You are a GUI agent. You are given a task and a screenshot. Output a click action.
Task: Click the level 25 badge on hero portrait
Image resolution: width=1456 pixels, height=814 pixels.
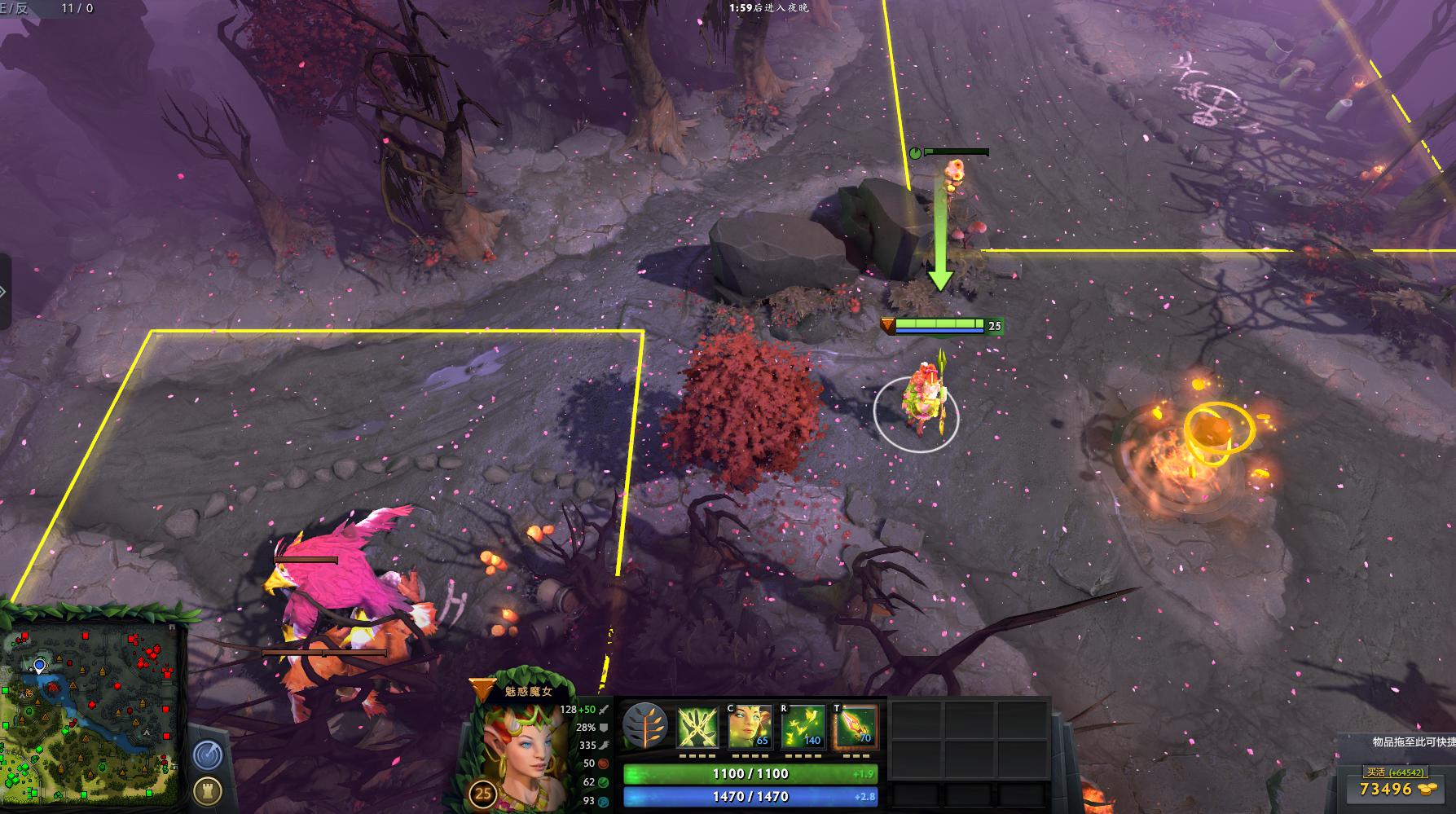point(482,792)
